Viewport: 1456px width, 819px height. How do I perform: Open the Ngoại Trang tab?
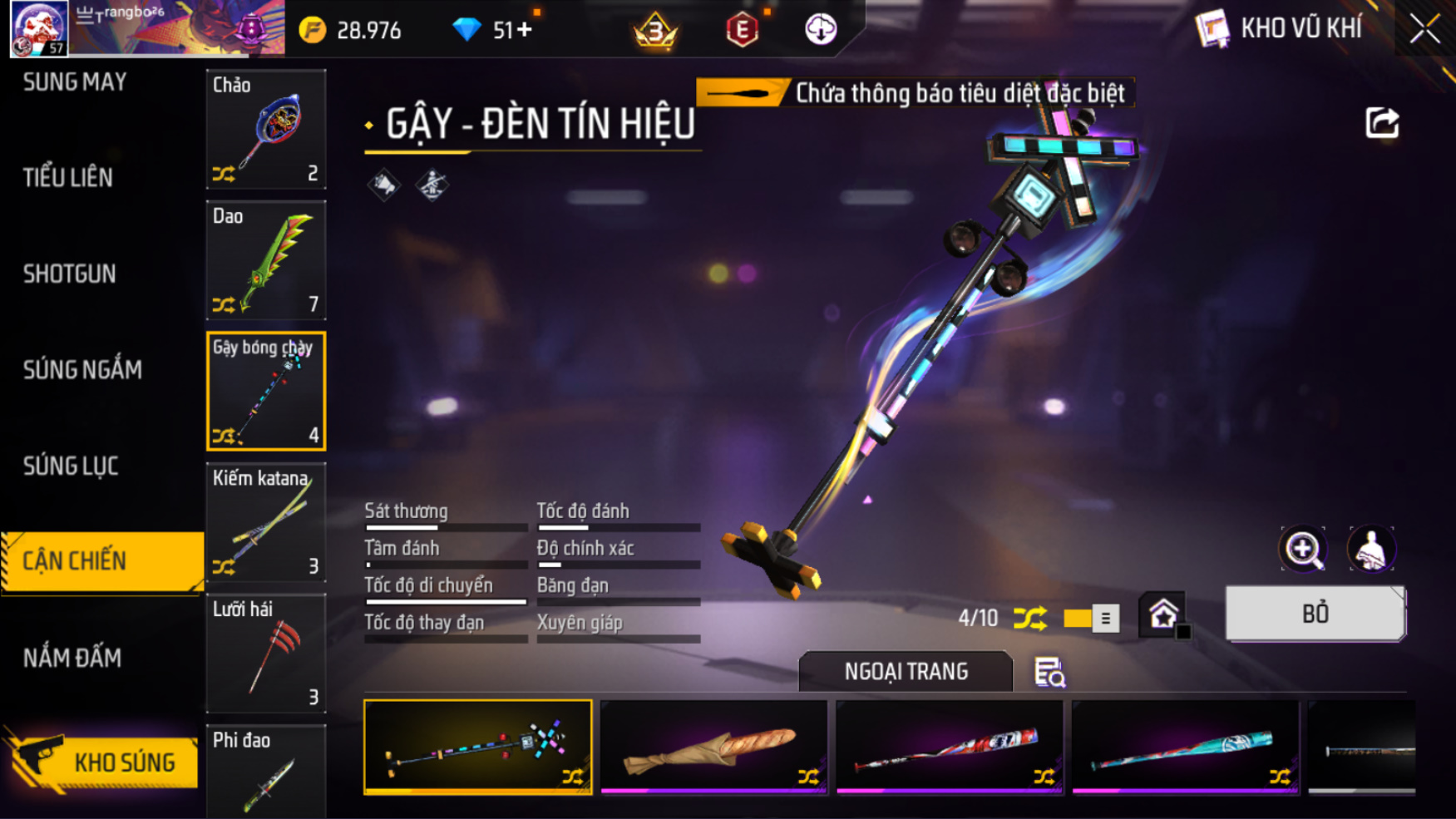tap(906, 671)
